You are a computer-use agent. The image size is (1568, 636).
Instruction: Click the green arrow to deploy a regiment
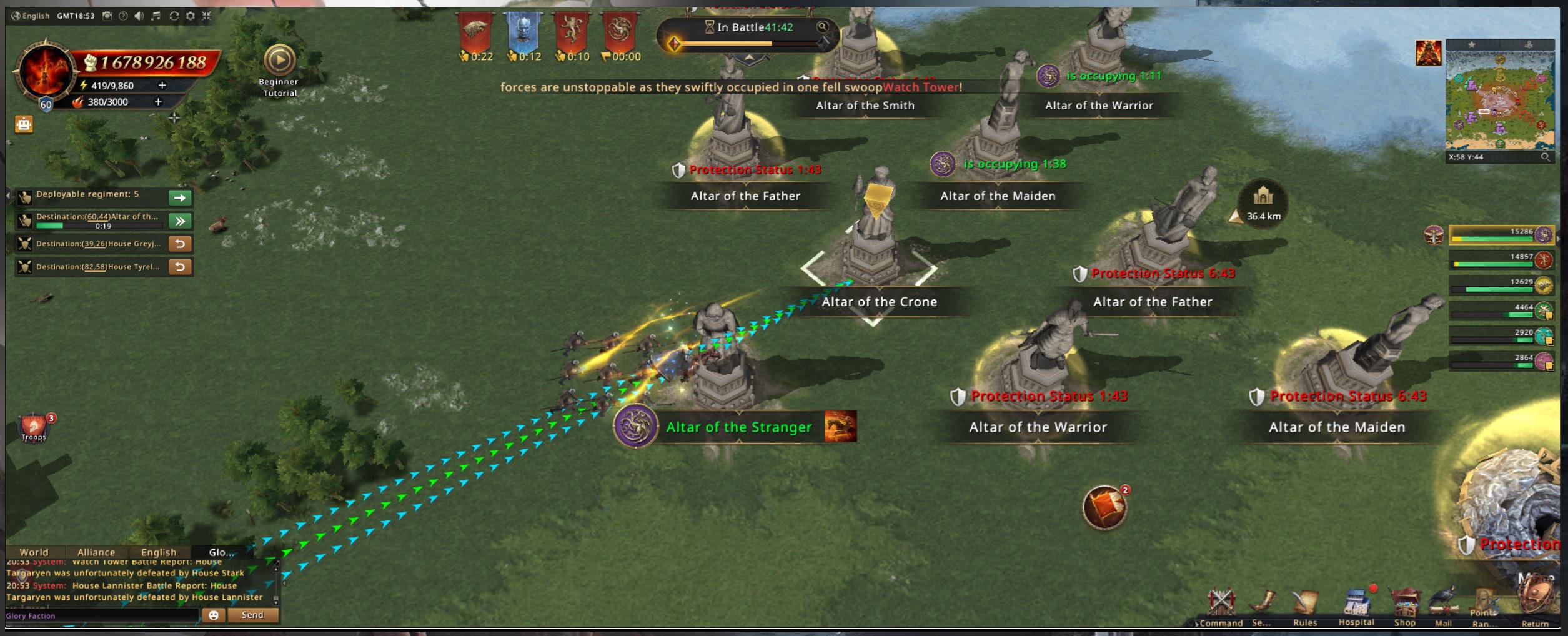pyautogui.click(x=180, y=197)
